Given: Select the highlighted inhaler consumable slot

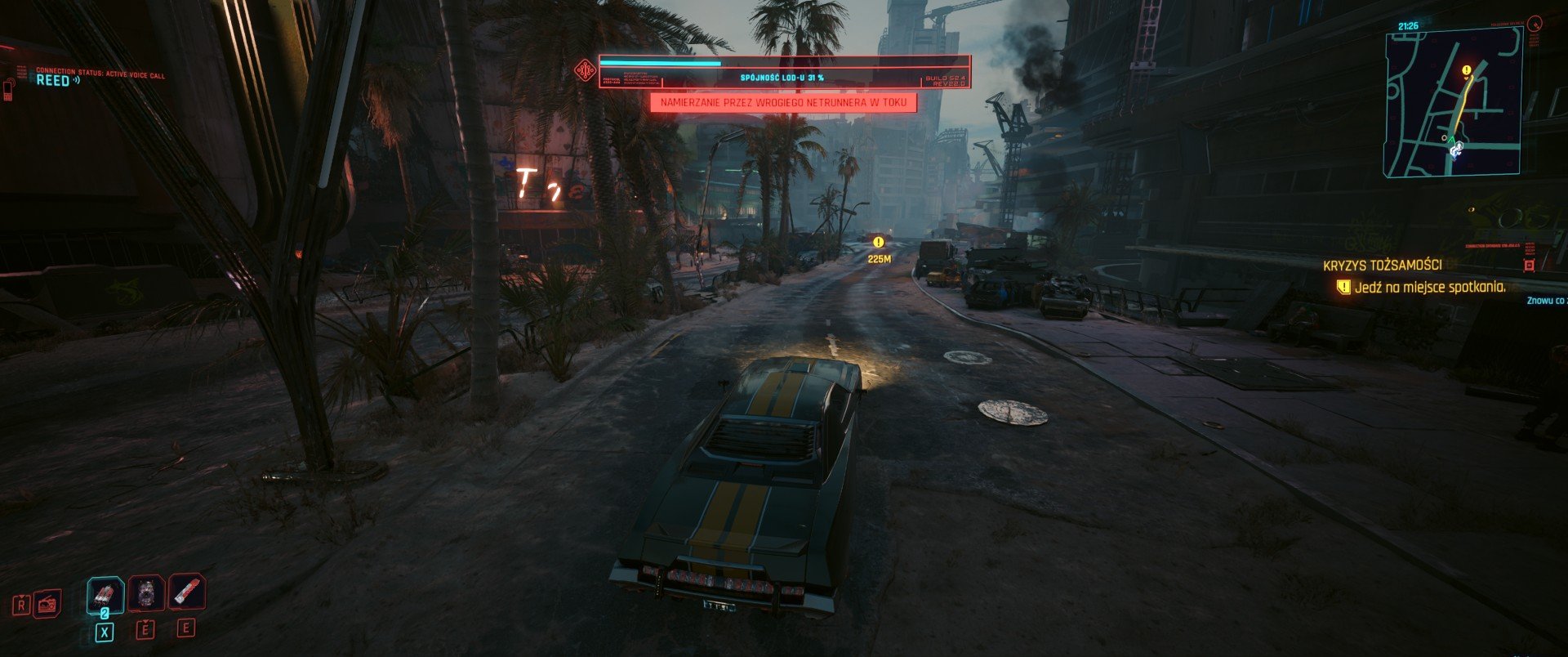Looking at the screenshot, I should (105, 595).
